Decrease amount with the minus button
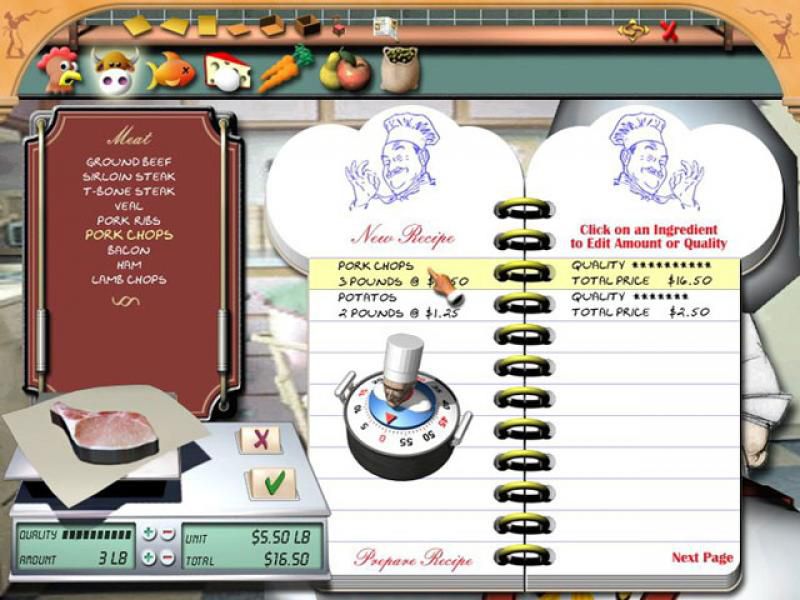The image size is (800, 600). coord(167,558)
